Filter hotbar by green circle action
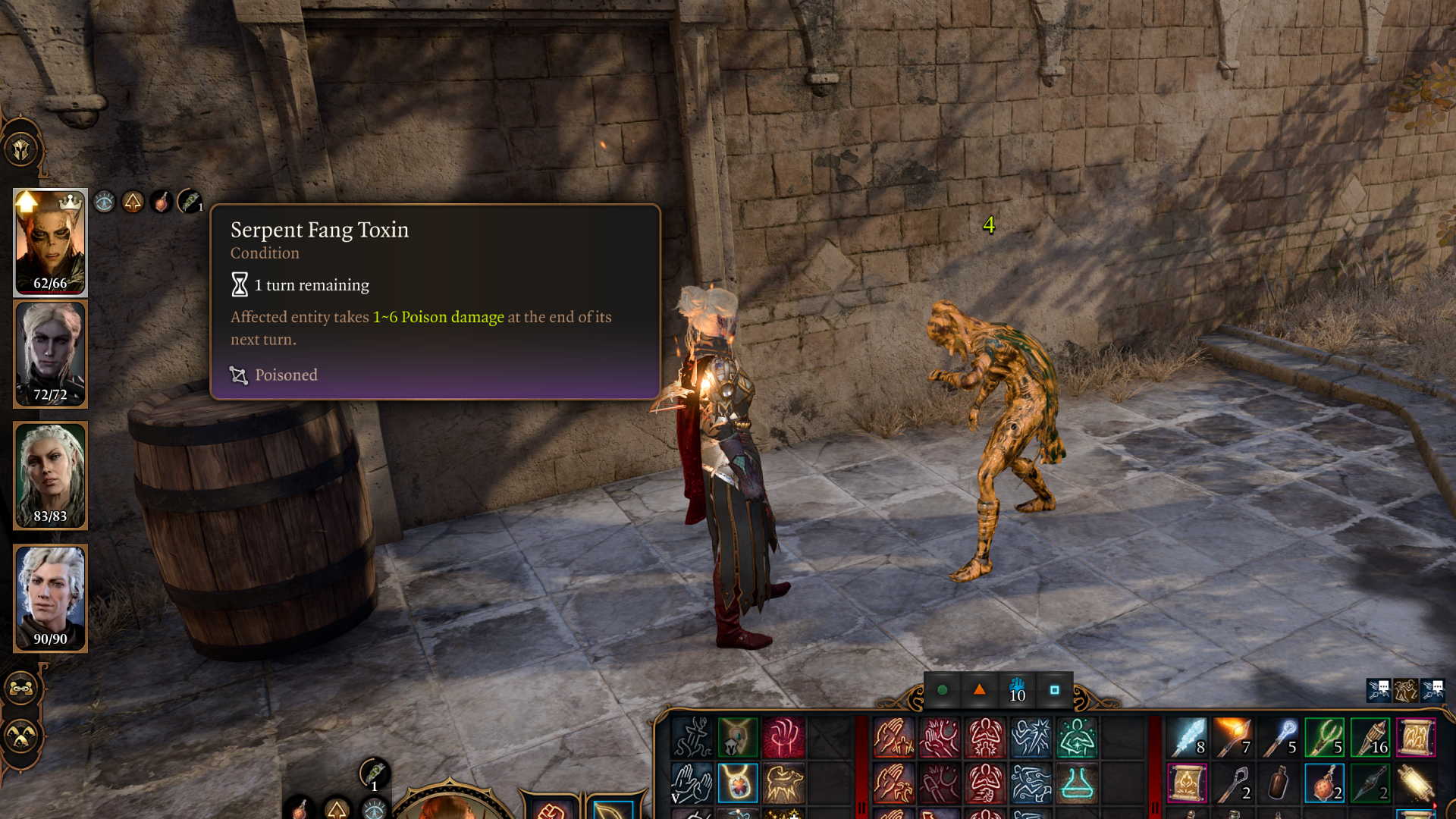This screenshot has height=819, width=1456. [943, 690]
